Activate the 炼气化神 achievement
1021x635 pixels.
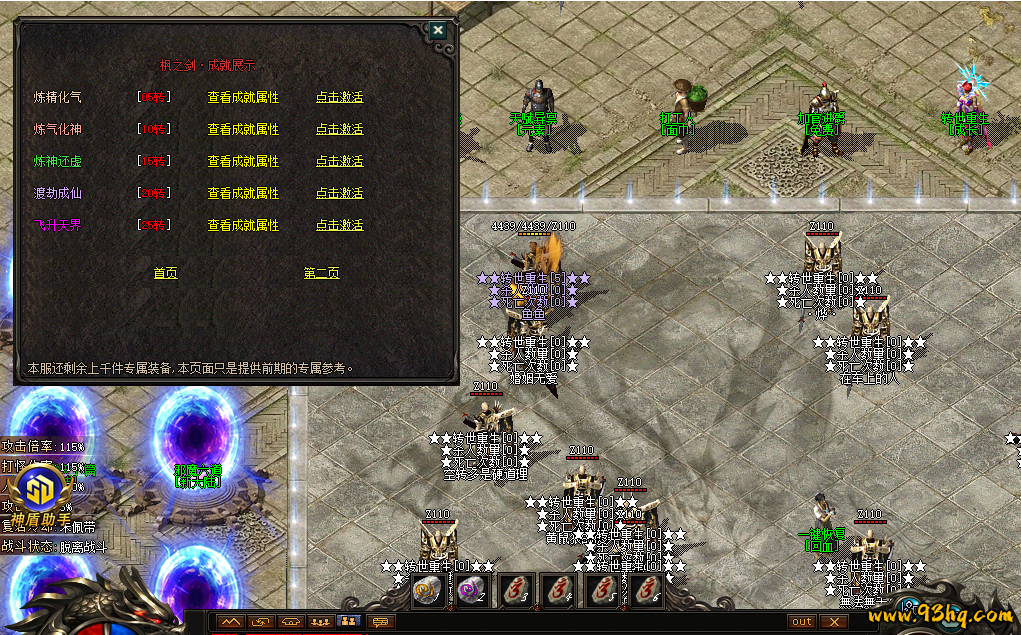click(x=339, y=130)
